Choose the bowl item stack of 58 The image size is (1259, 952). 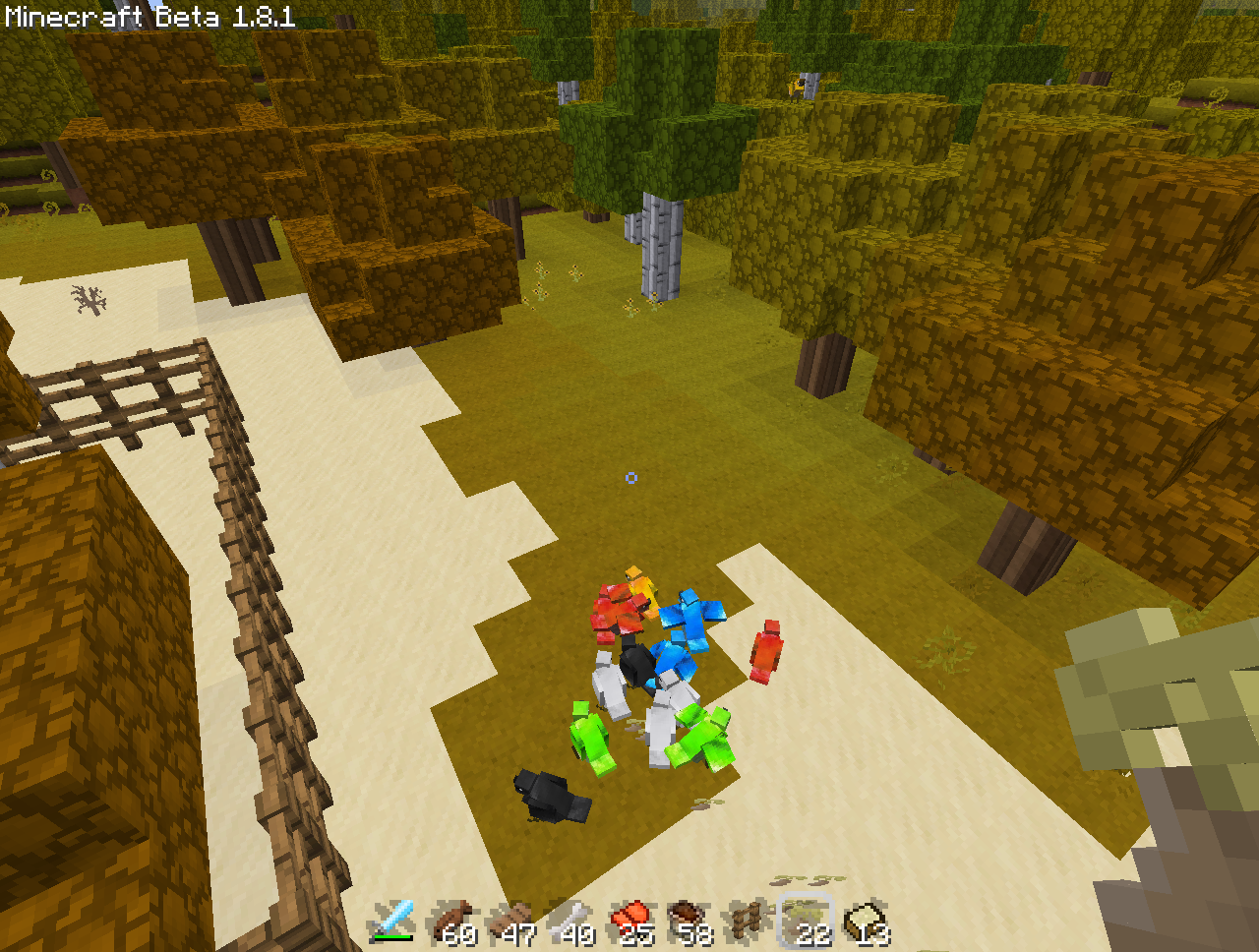pos(689,922)
